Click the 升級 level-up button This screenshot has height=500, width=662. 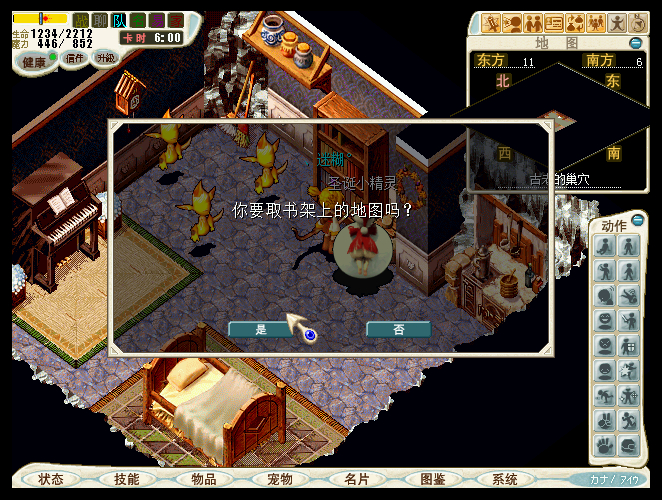click(105, 58)
